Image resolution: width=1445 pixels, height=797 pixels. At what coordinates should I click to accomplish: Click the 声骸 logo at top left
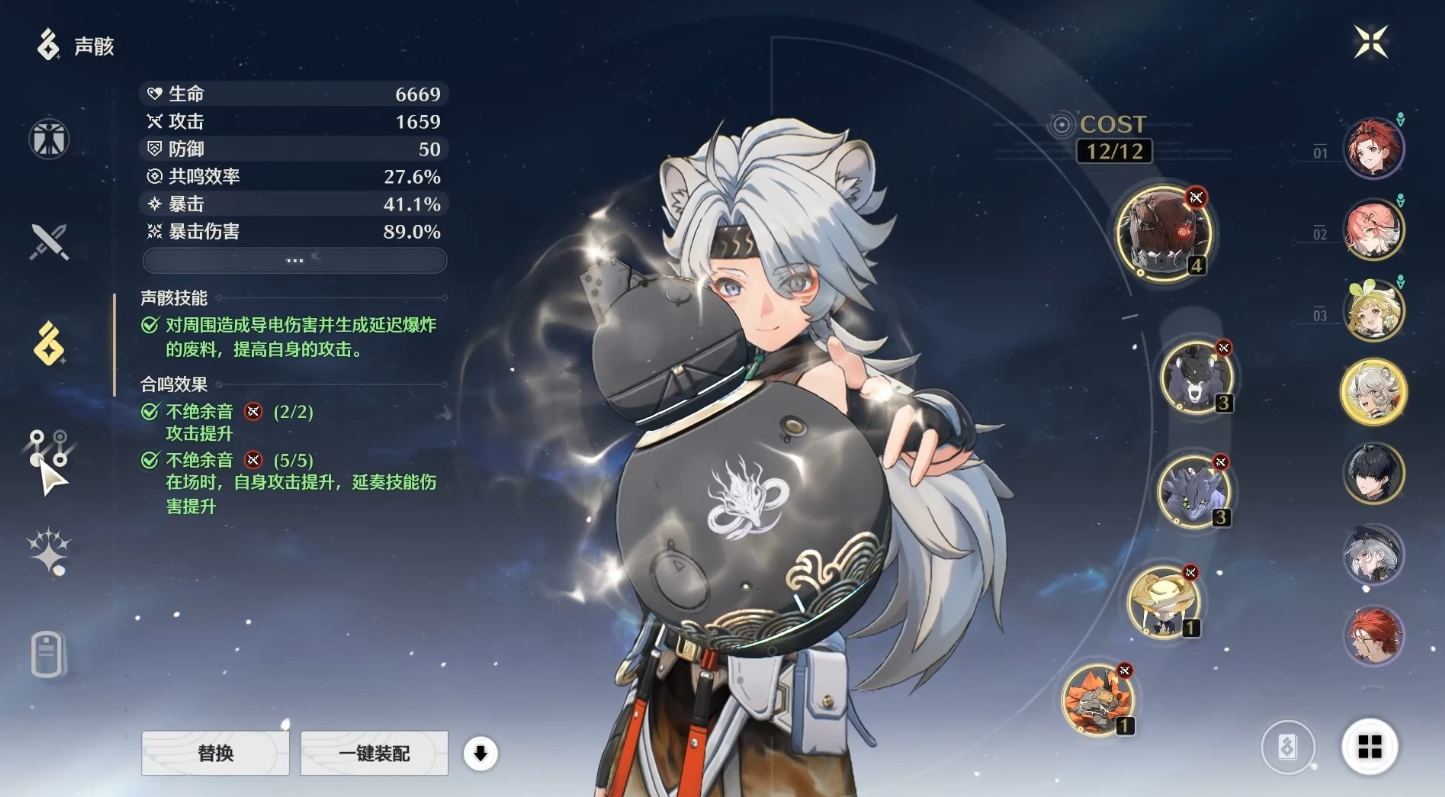[52, 45]
